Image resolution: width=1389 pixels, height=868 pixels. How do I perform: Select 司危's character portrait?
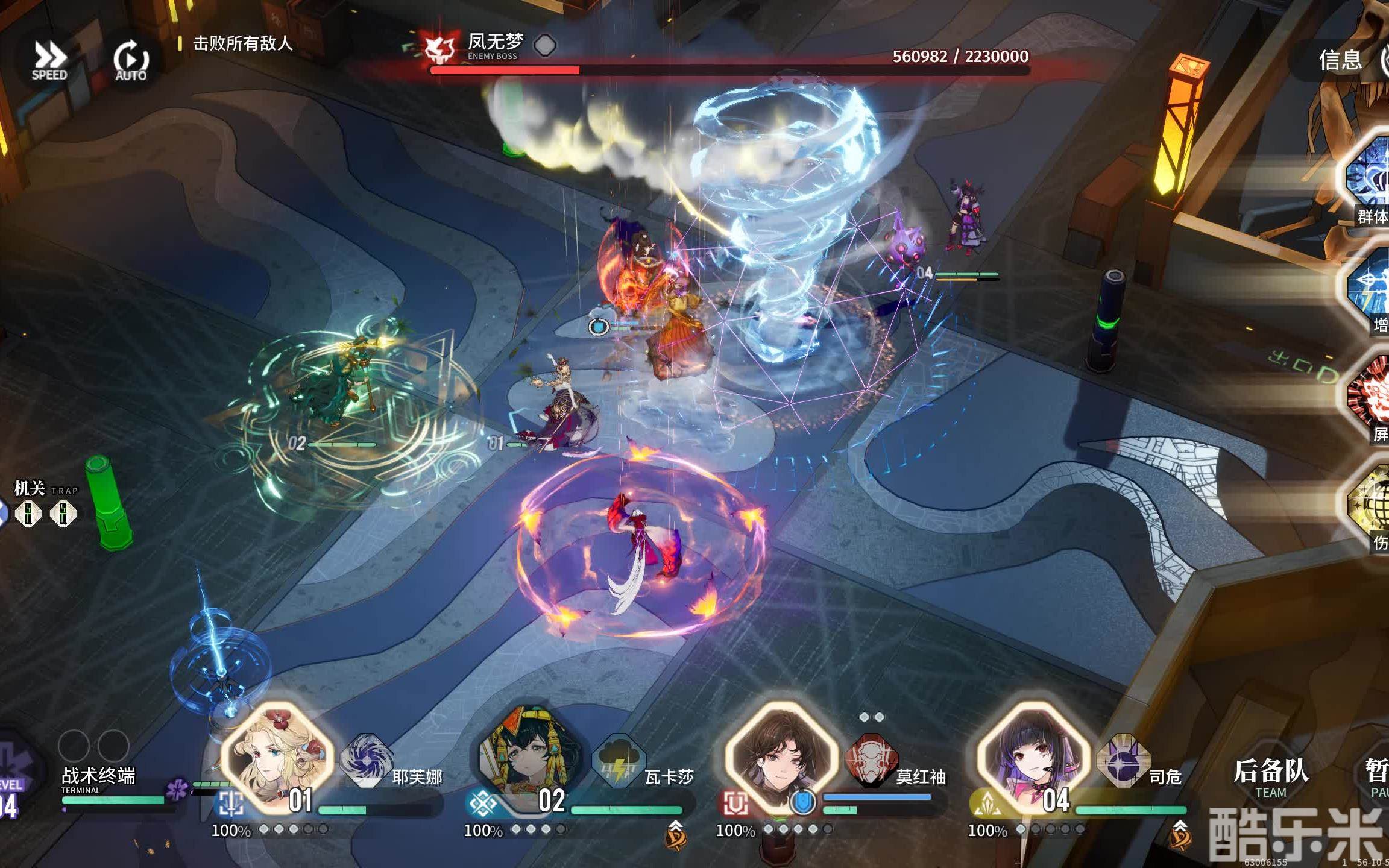1033,757
